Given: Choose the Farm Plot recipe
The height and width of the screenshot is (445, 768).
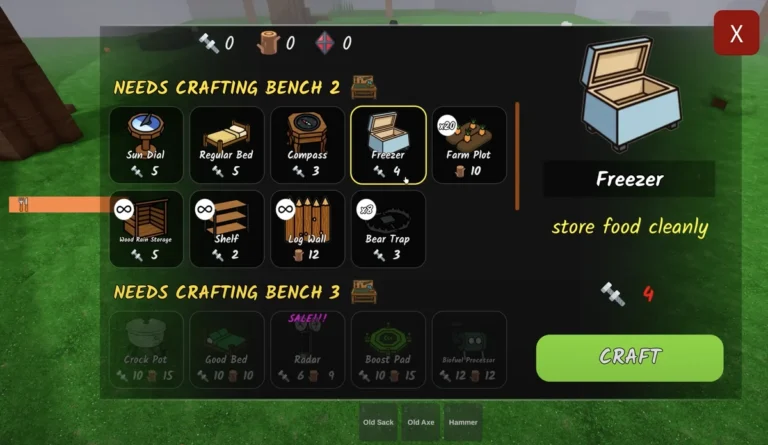Looking at the screenshot, I should pos(468,145).
